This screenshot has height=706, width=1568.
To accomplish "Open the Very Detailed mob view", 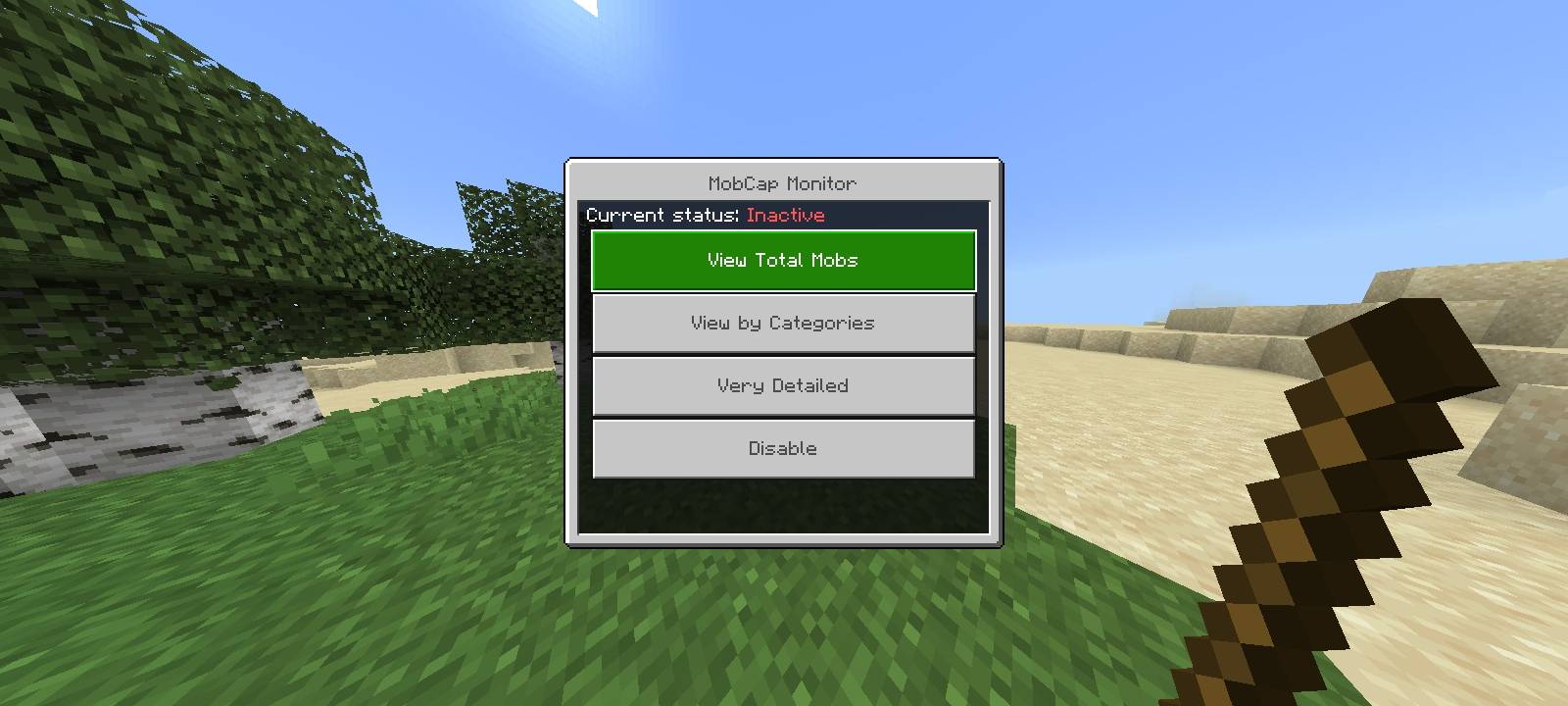I will (782, 385).
